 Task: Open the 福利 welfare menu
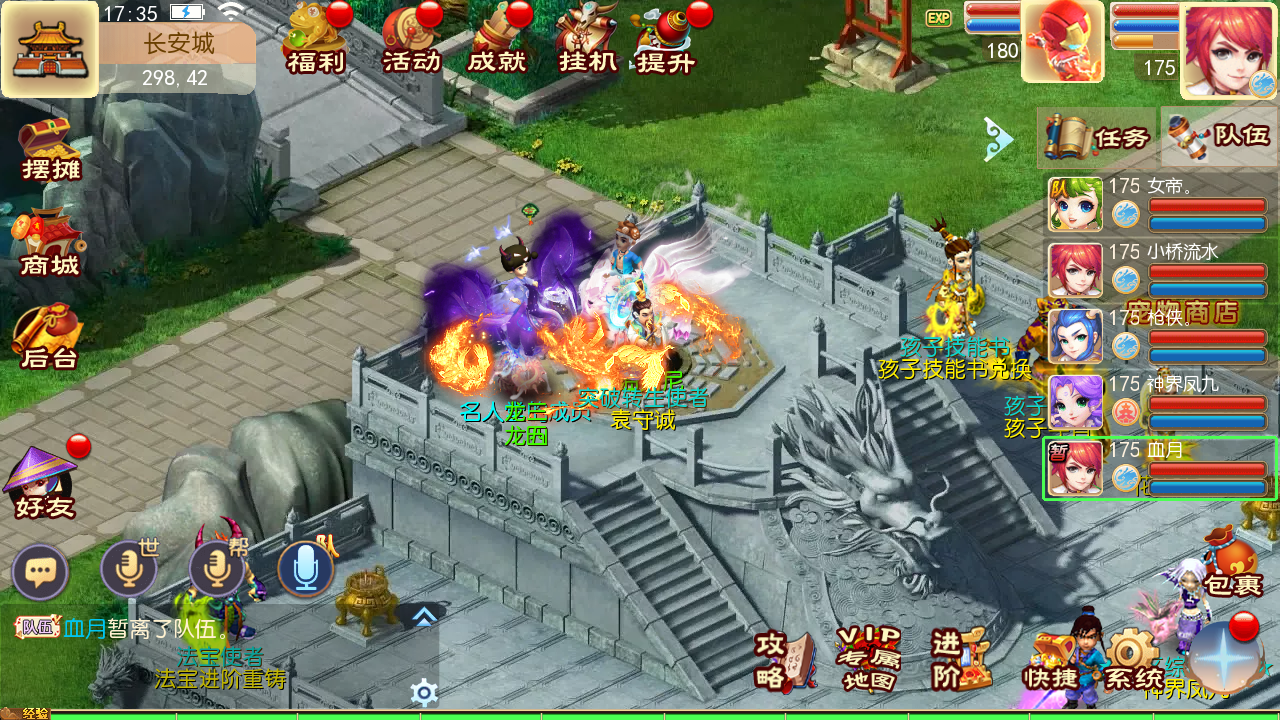pyautogui.click(x=316, y=40)
